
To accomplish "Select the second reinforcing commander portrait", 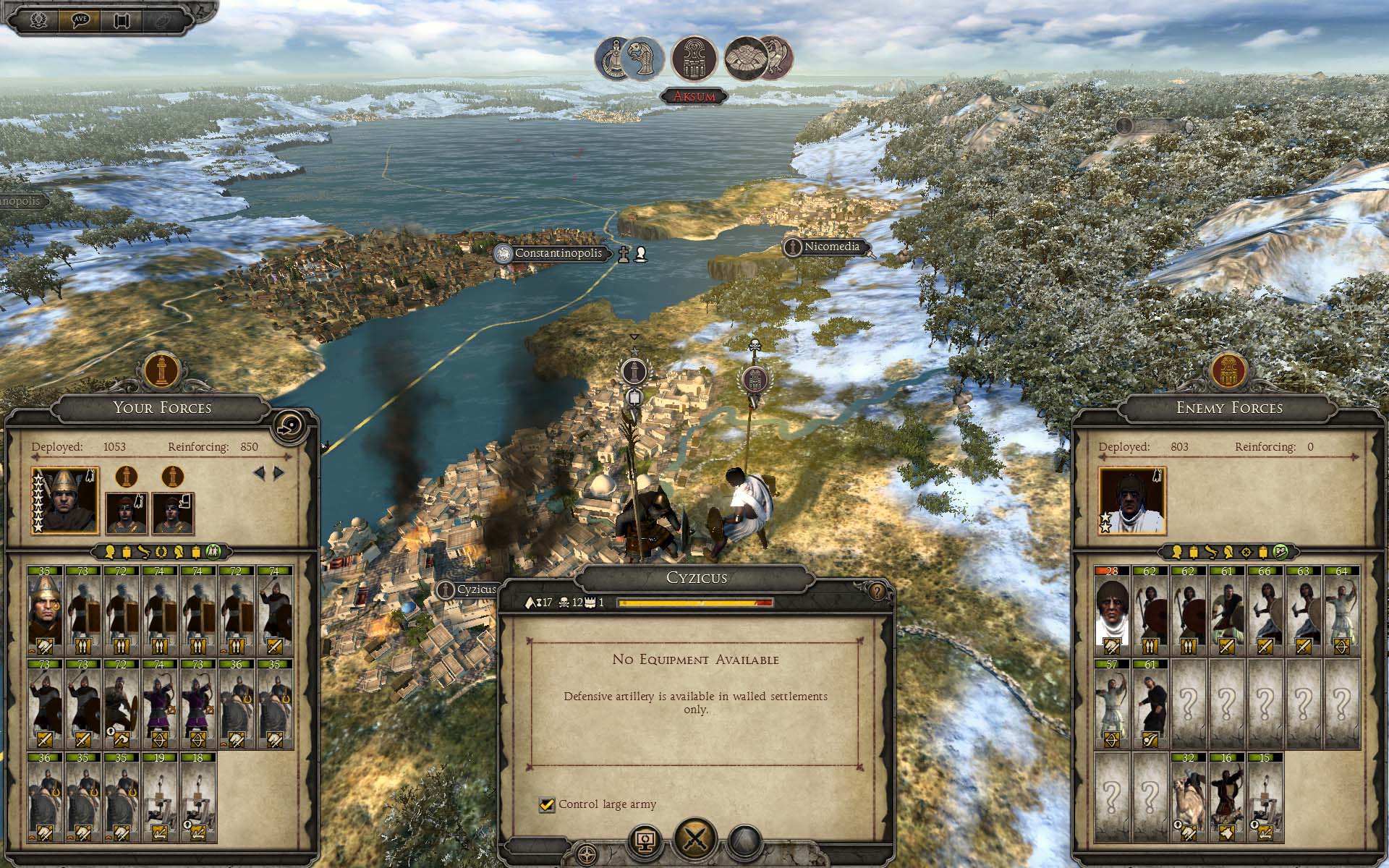I will pyautogui.click(x=173, y=512).
